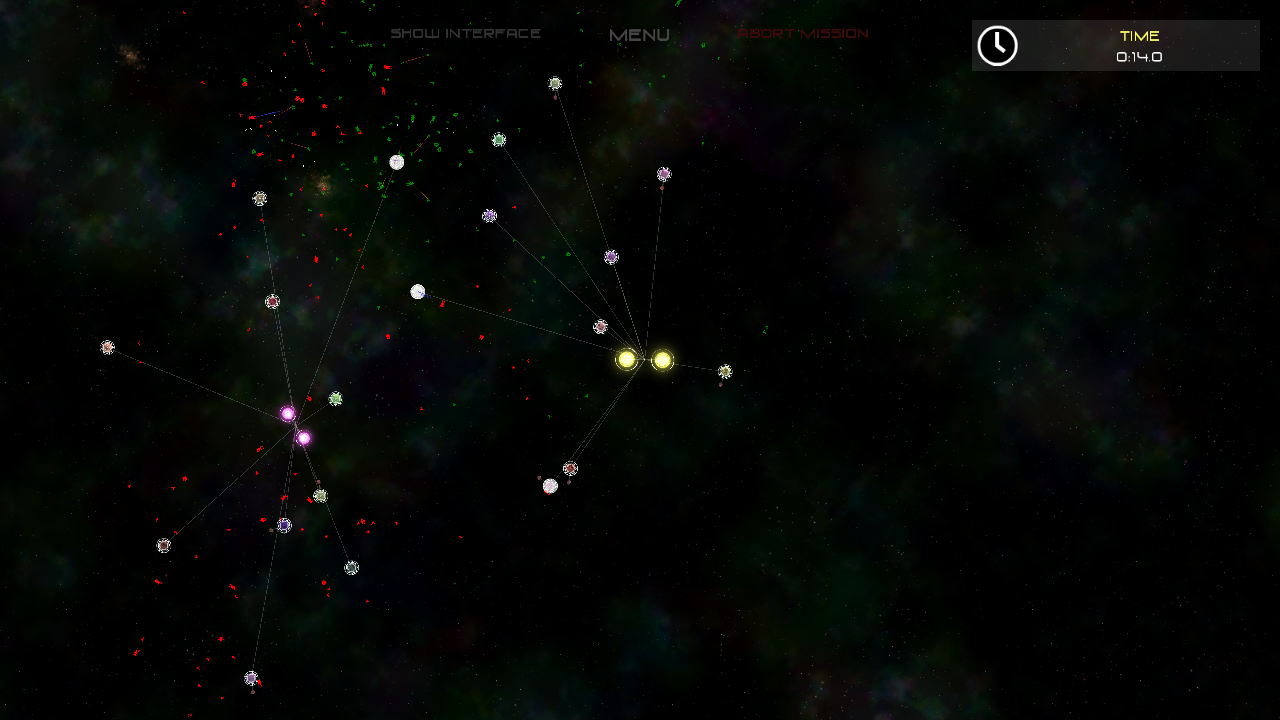Select the small pink star at far left
The height and width of the screenshot is (720, 1280).
point(106,348)
